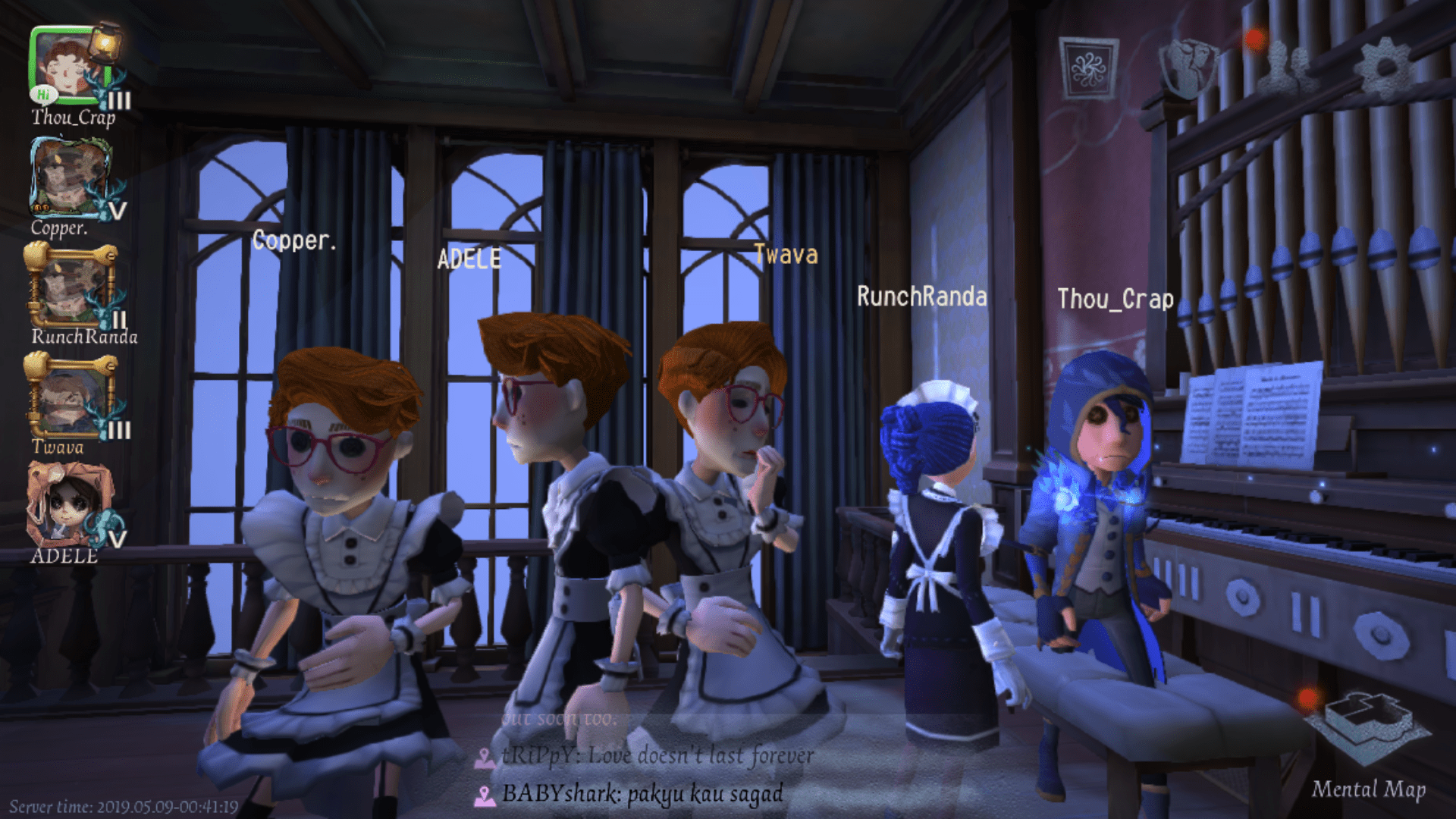The height and width of the screenshot is (819, 1456).
Task: Click the RunchRanda name tag
Action: click(921, 297)
